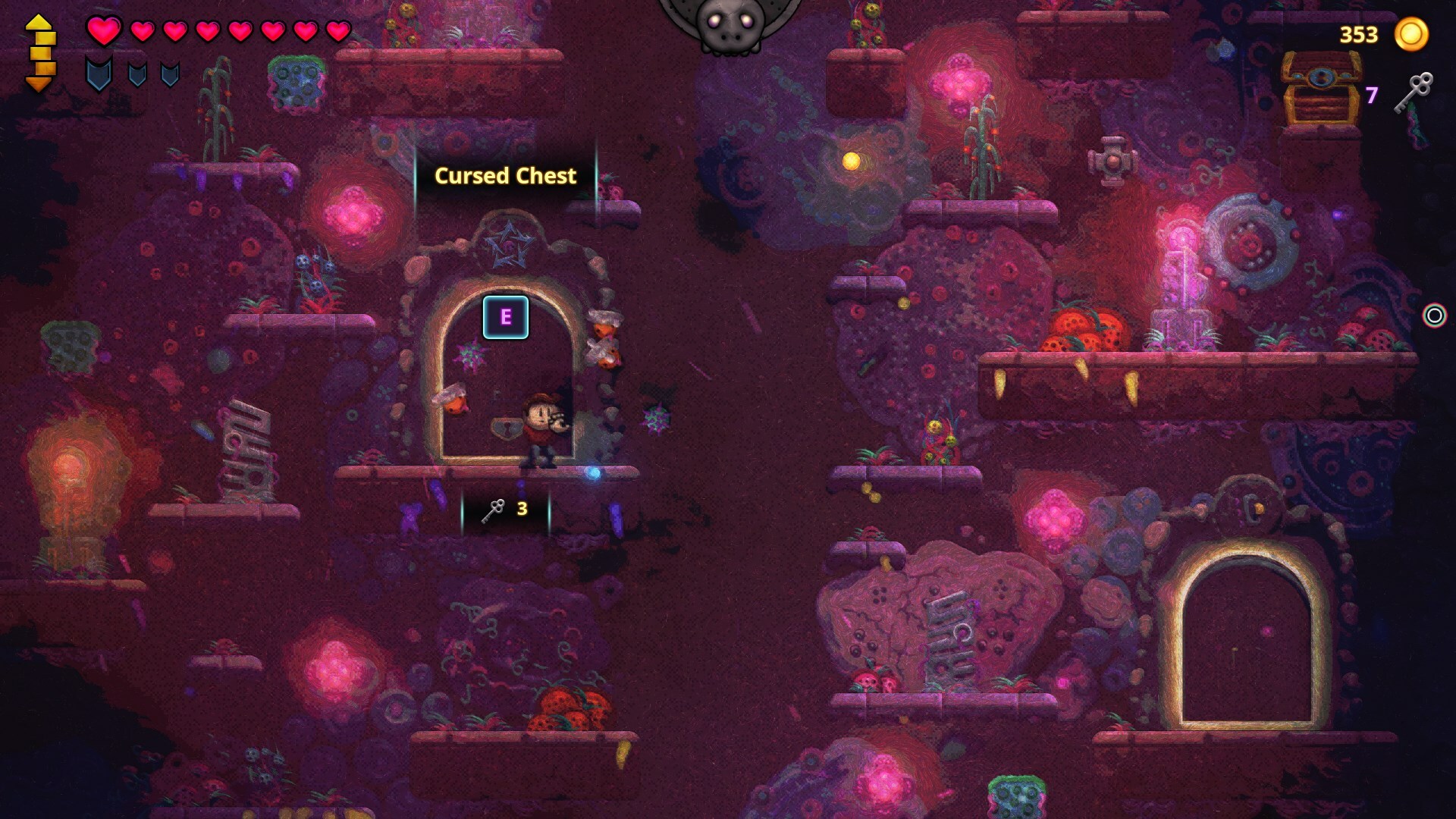The width and height of the screenshot is (1456, 819).
Task: Click the Cursed Chest title label
Action: (505, 176)
